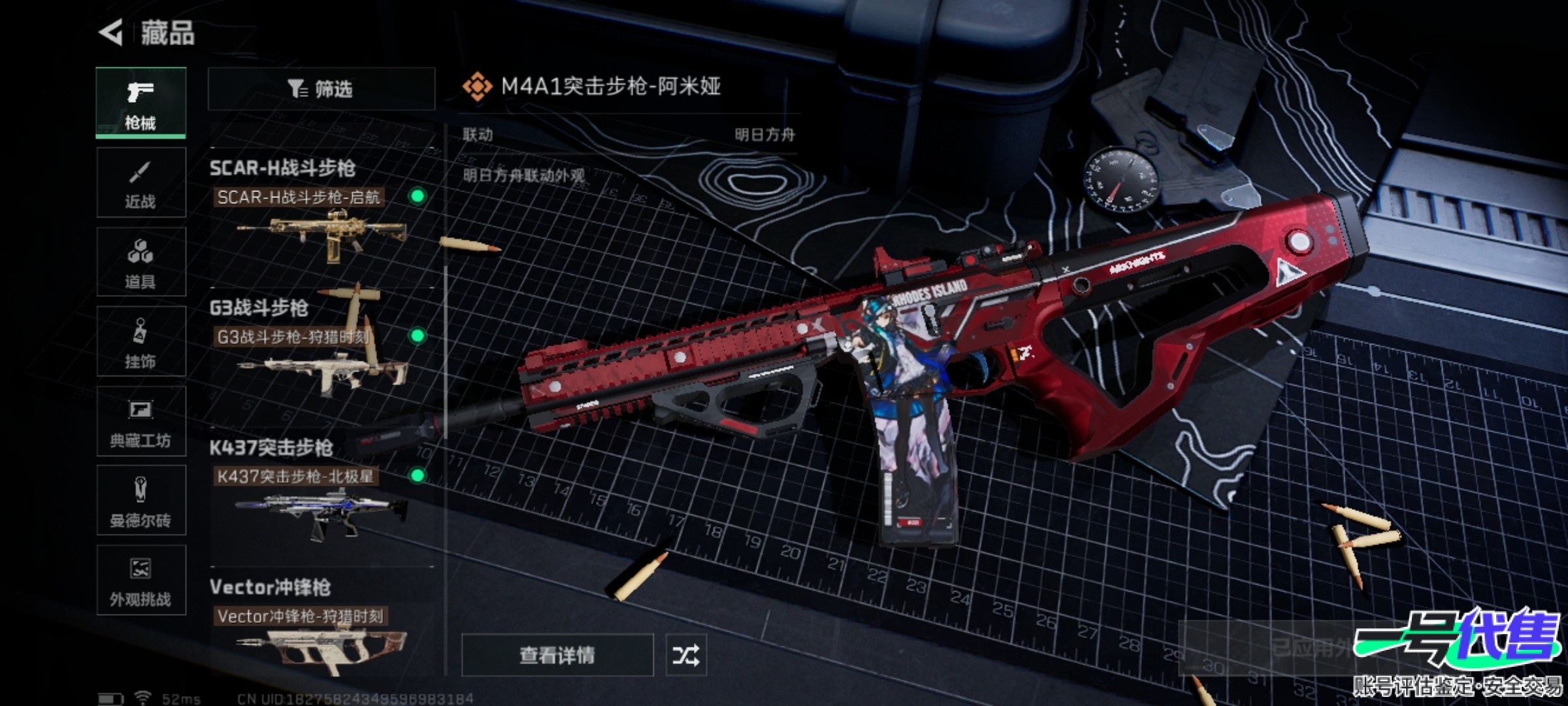1568x706 pixels.
Task: Open the 外观挑战 appearance challenges tab
Action: point(140,581)
